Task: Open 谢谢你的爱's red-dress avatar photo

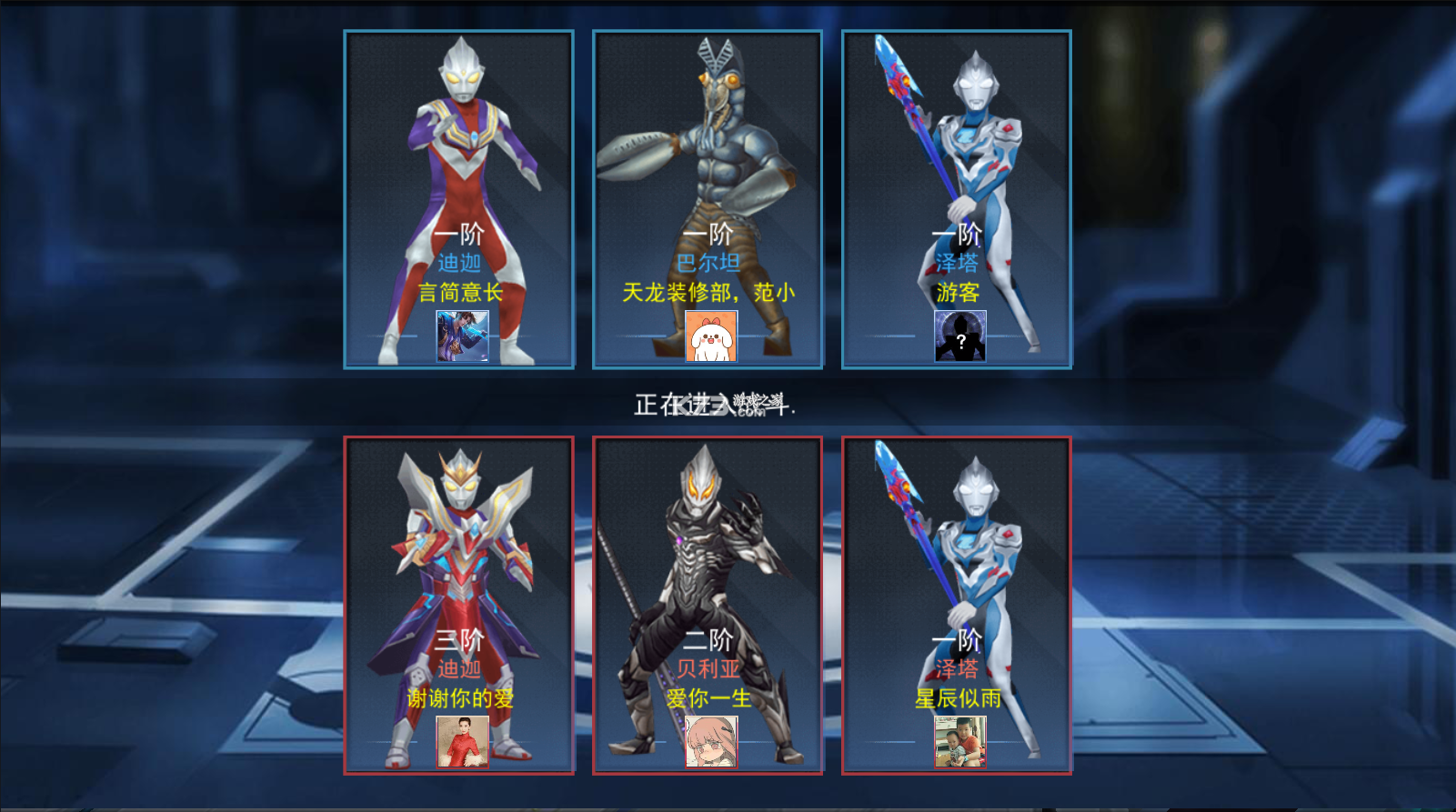Action: [x=462, y=741]
